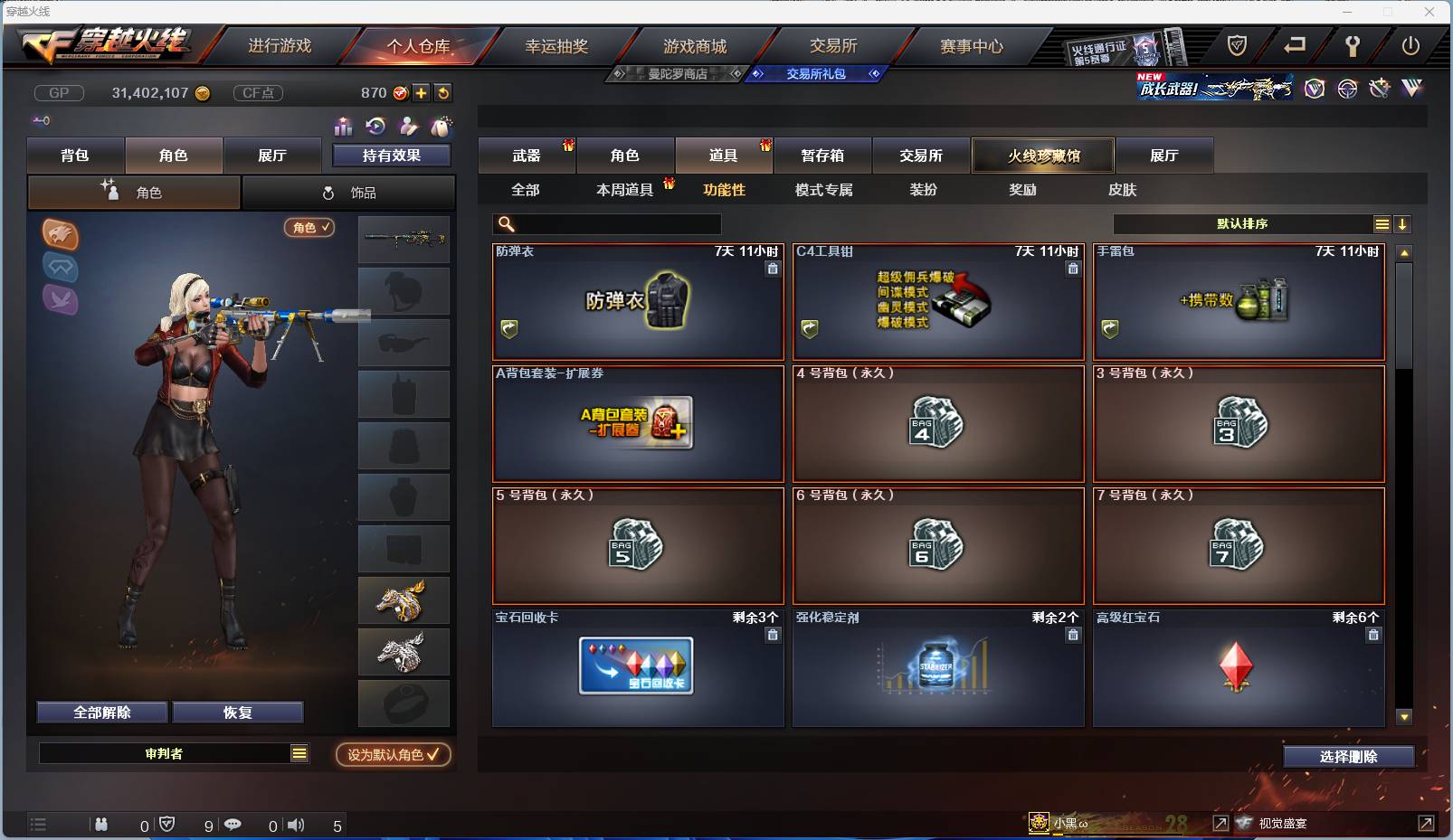
Task: Switch to the 火线珍藏馆 tab
Action: [1042, 155]
